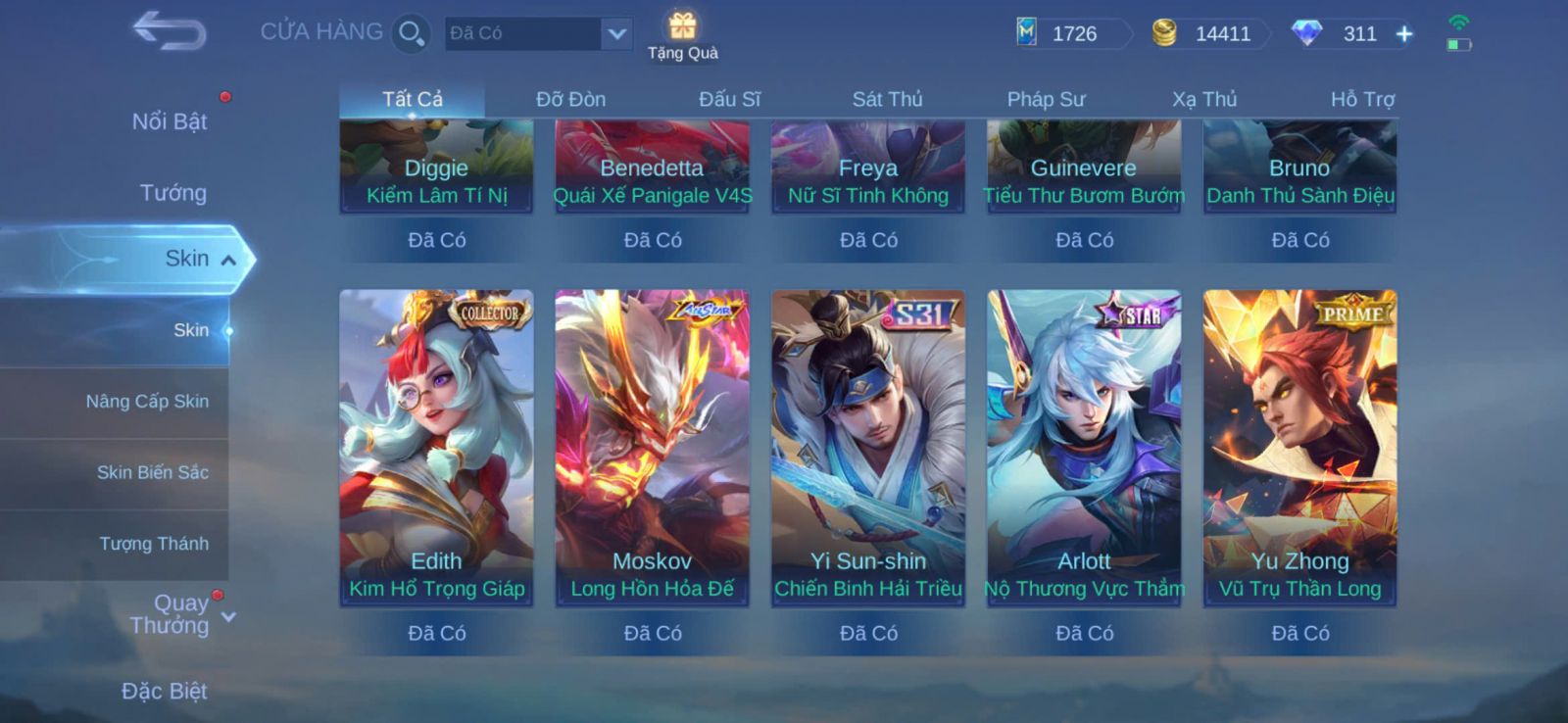Go back with the return arrow
The height and width of the screenshot is (723, 1568).
[170, 31]
